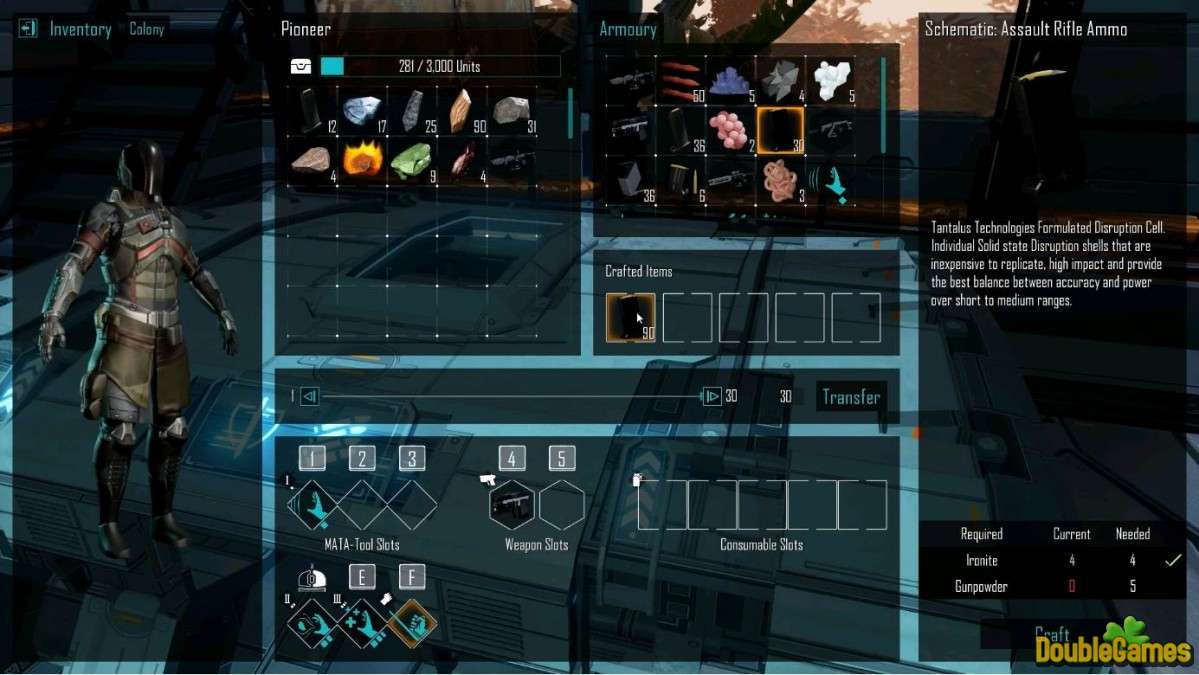This screenshot has width=1199, height=675.
Task: Choose the white rock chunk in Armoury
Action: 832,79
